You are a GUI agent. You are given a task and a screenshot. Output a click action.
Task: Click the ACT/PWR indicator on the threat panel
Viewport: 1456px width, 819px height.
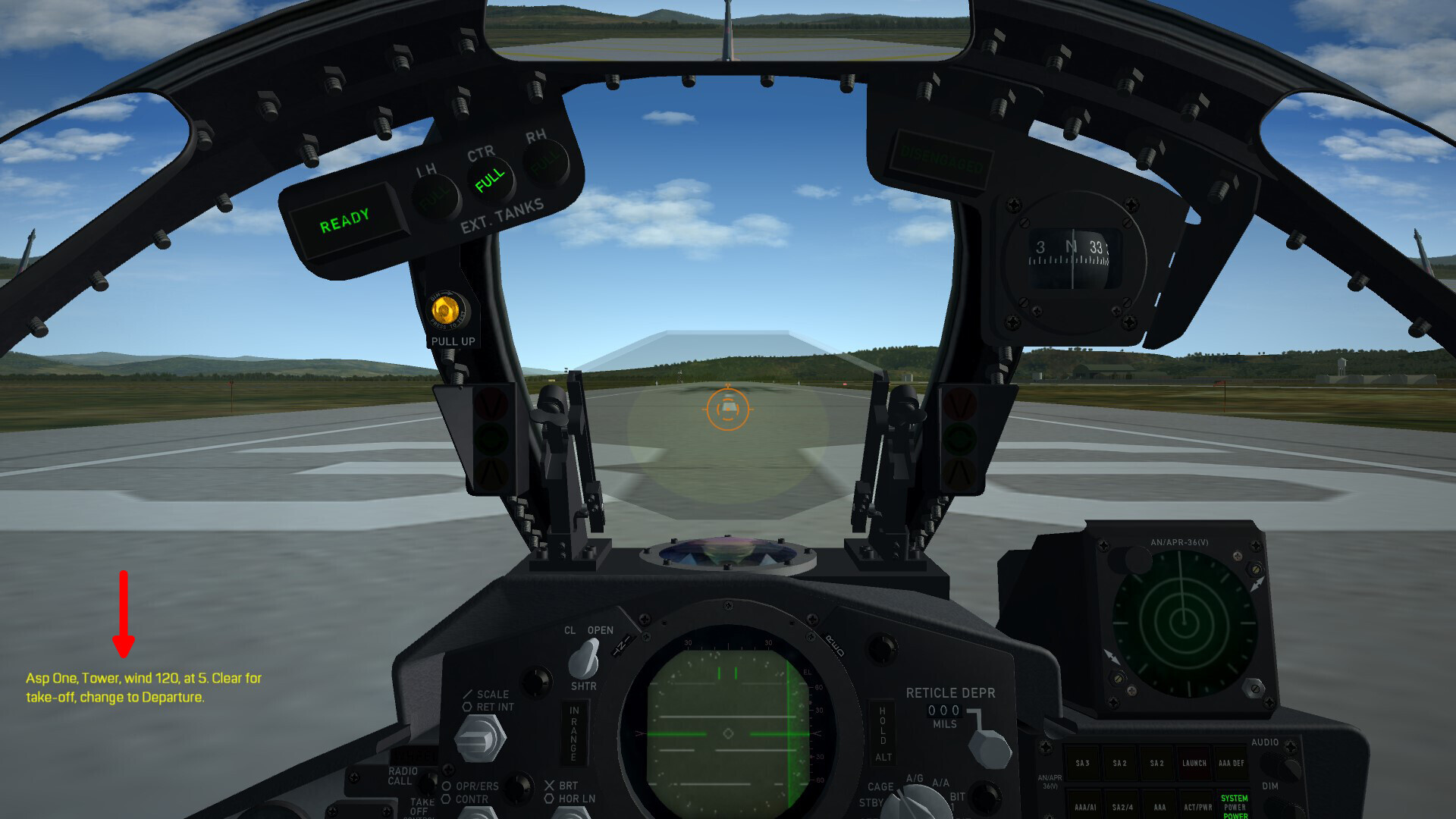(1198, 806)
